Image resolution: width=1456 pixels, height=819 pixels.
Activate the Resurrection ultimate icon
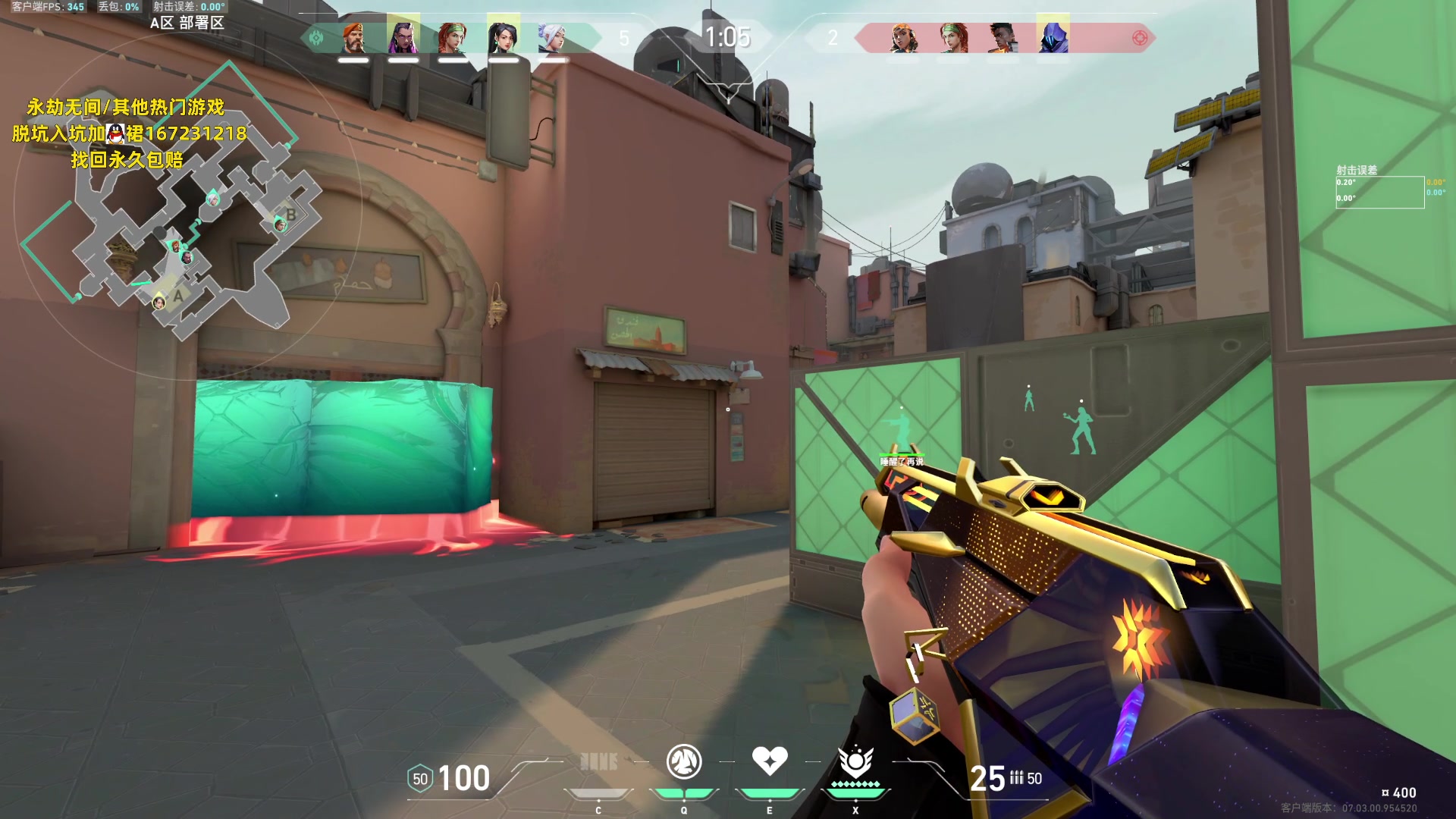coord(855,761)
